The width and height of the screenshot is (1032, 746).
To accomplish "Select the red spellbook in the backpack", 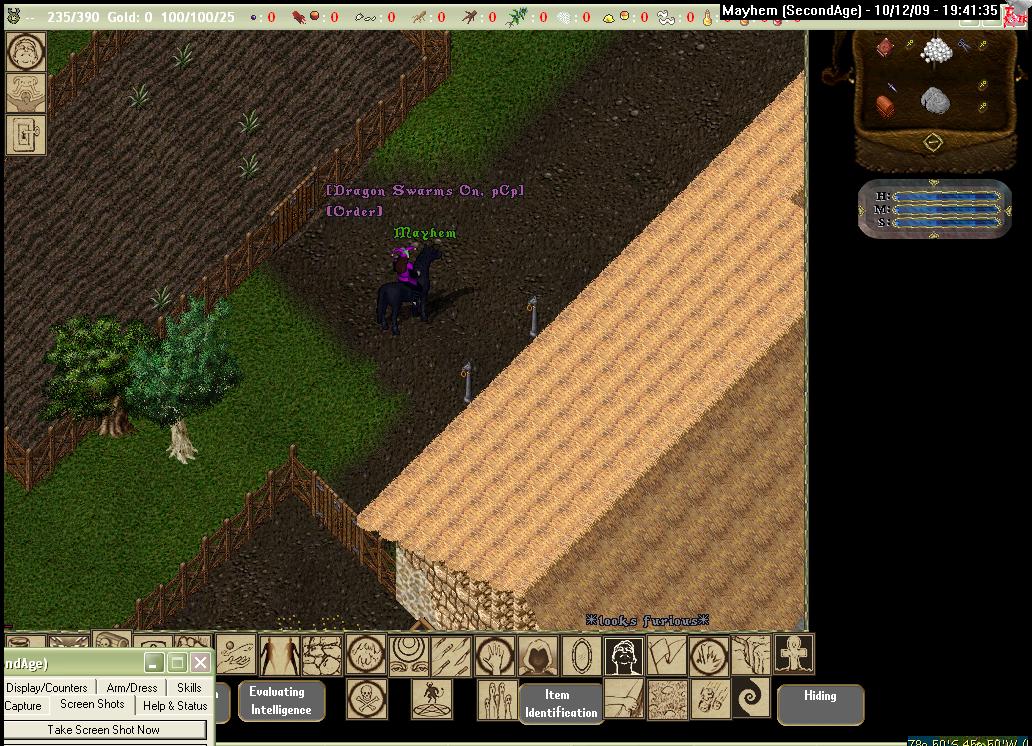I will pos(885,48).
